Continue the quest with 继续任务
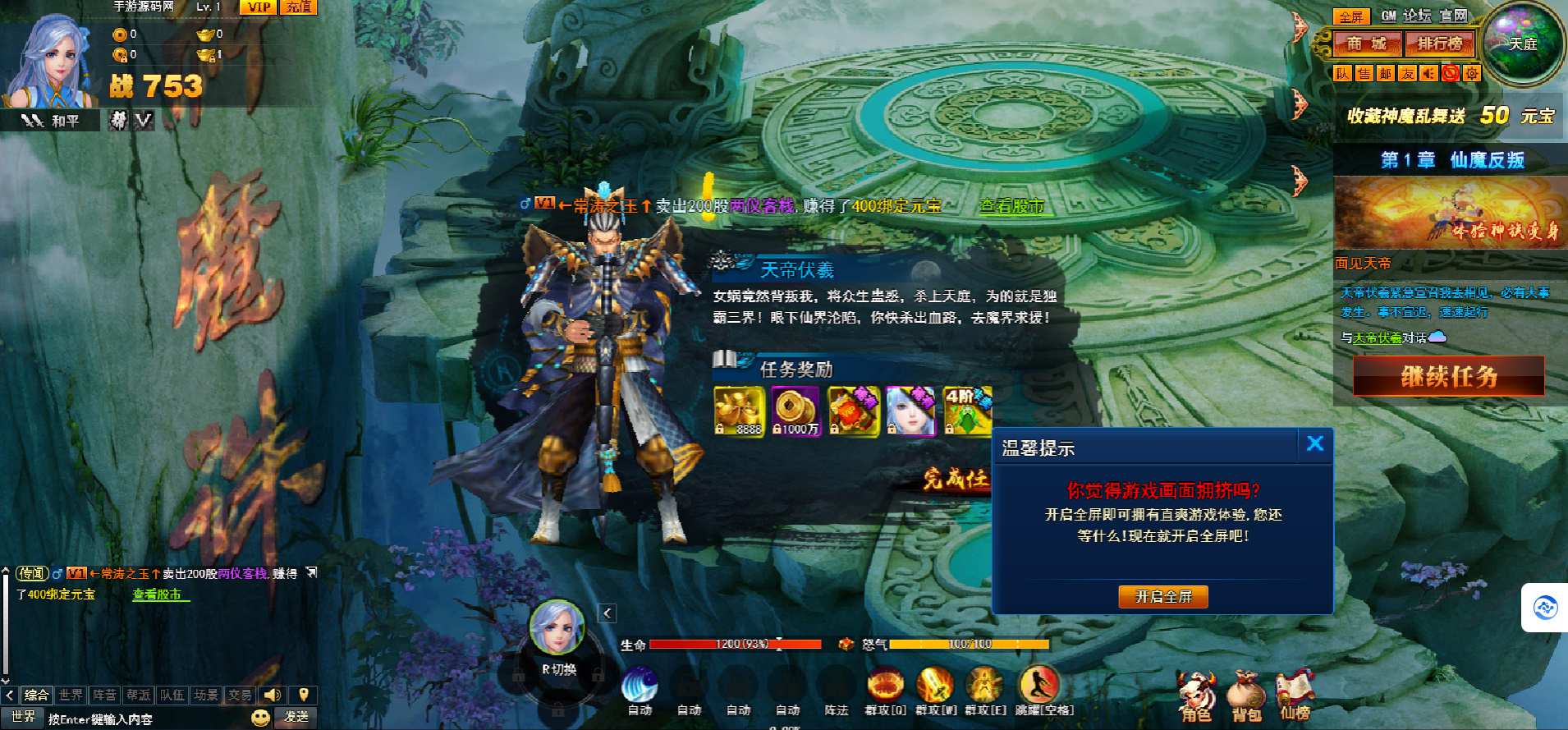The height and width of the screenshot is (730, 1568). click(1448, 377)
